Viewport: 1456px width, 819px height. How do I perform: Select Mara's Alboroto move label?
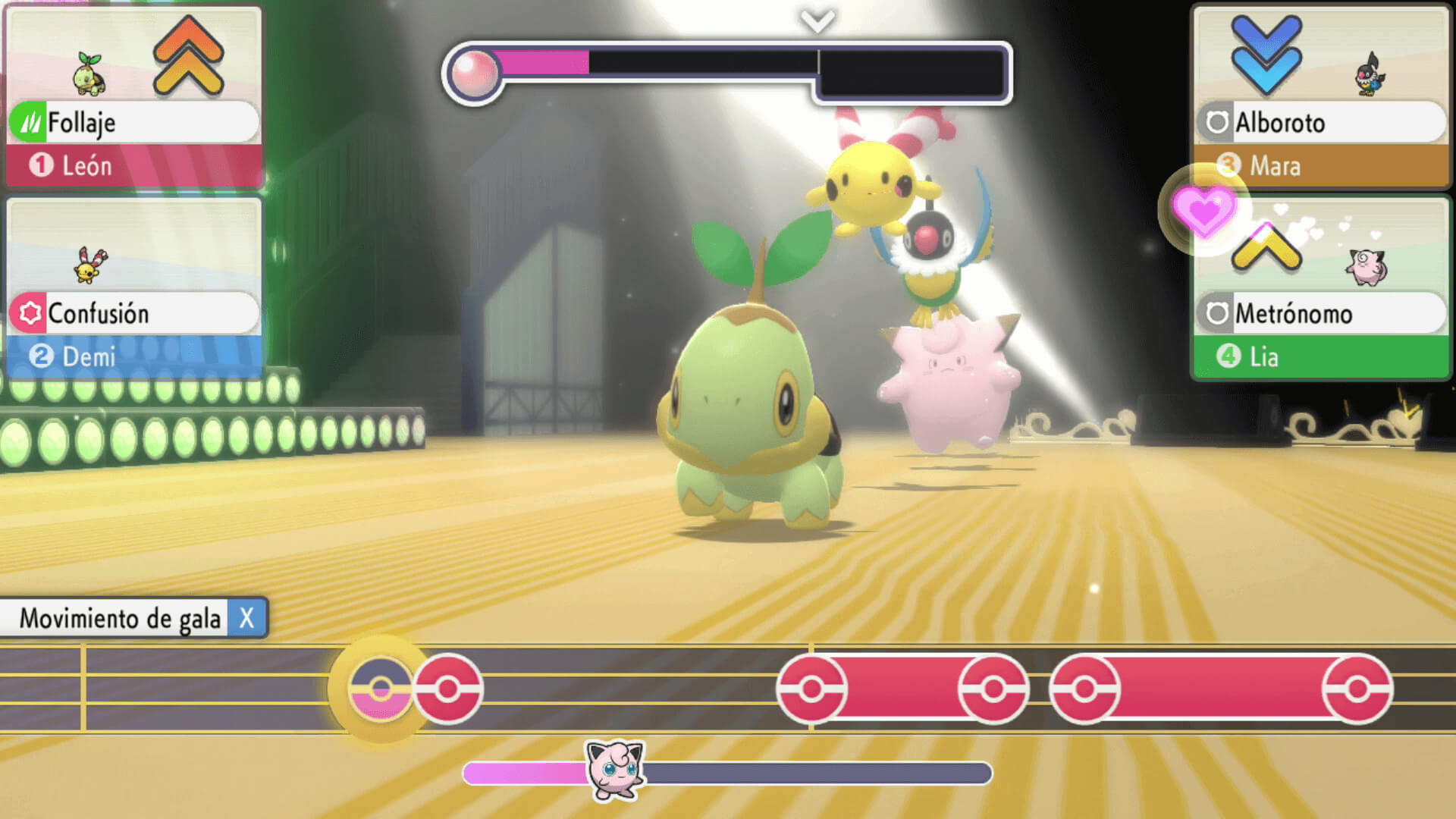click(1320, 122)
